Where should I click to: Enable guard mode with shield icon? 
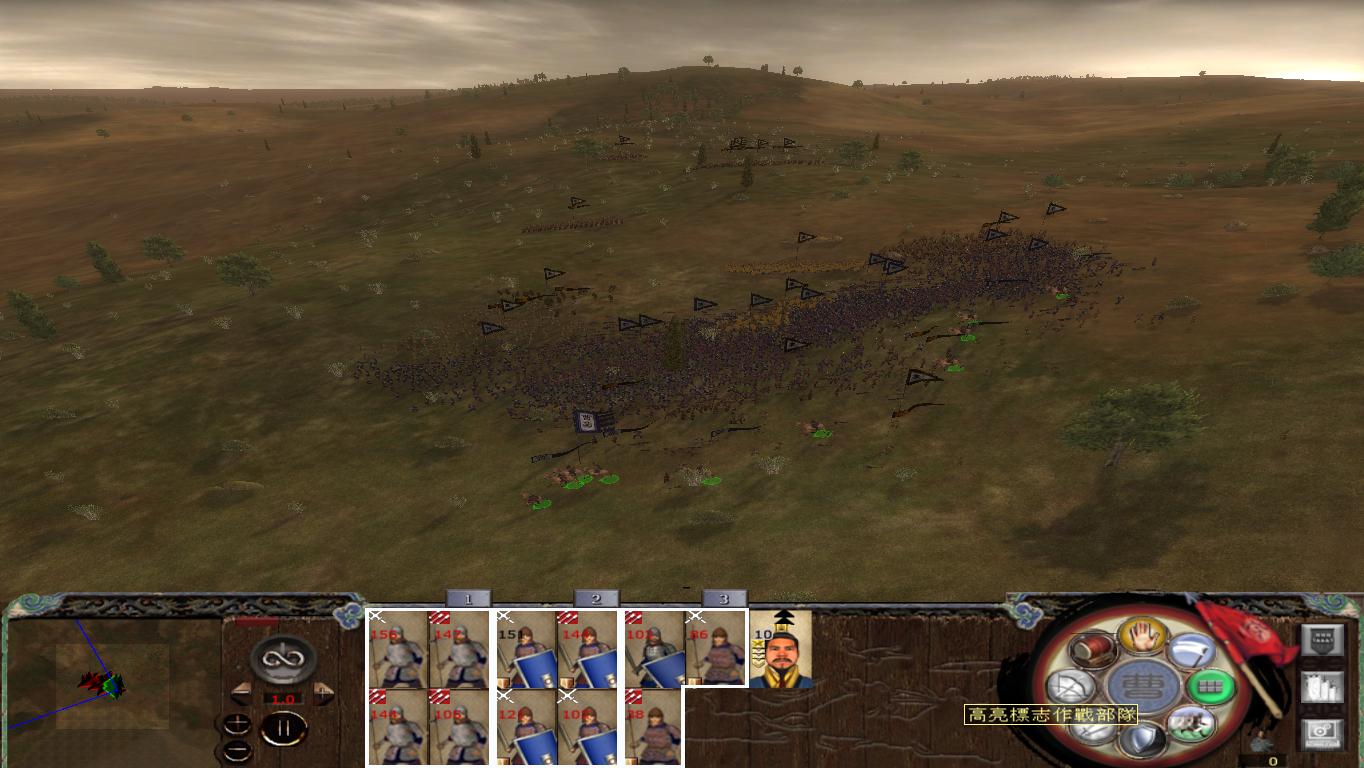point(1143,740)
